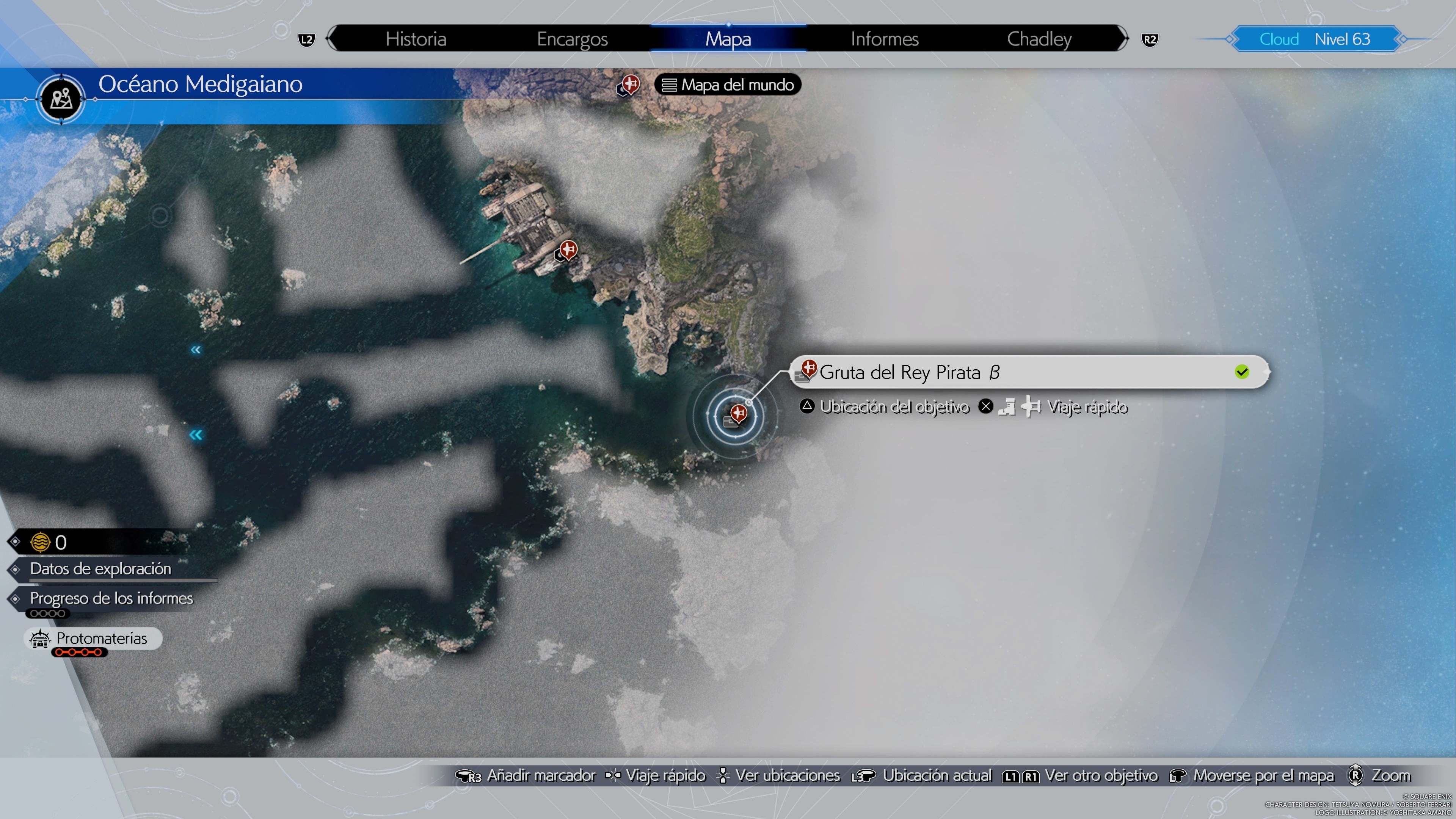Show Progreso de los informes
Image resolution: width=1456 pixels, height=819 pixels.
(x=111, y=598)
